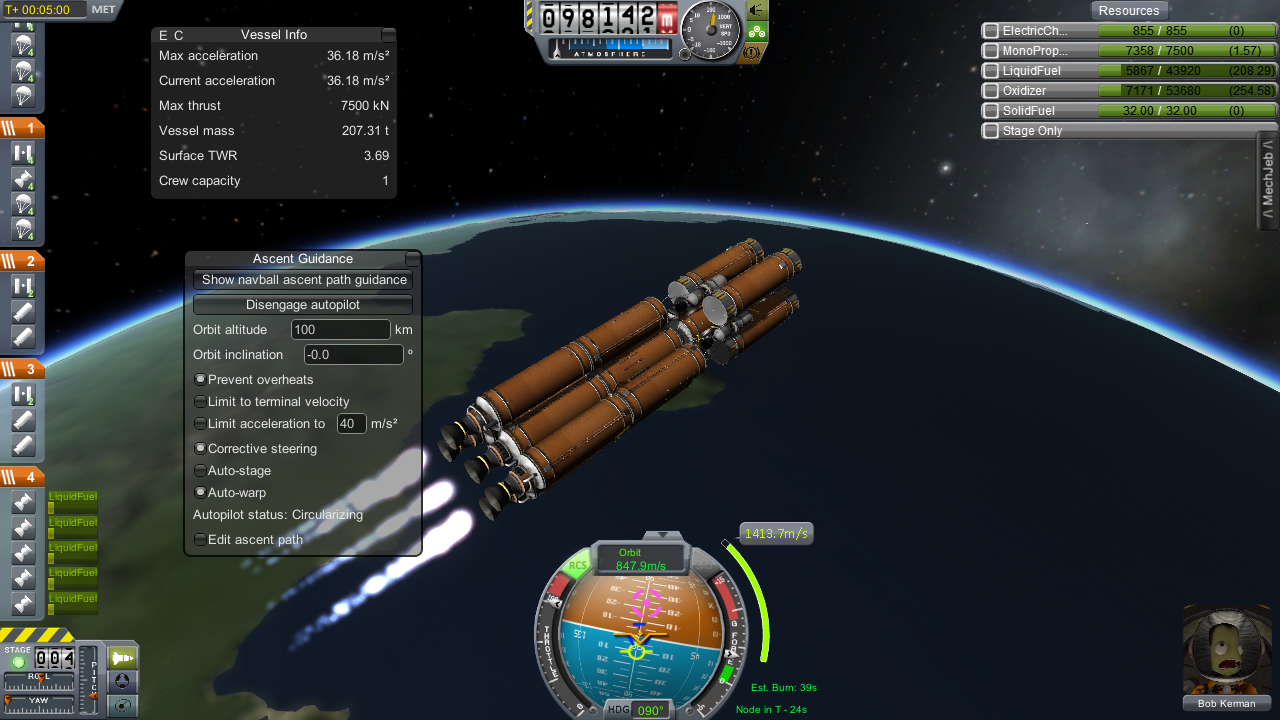Enable Auto-stage option
This screenshot has width=1280, height=720.
pos(200,471)
